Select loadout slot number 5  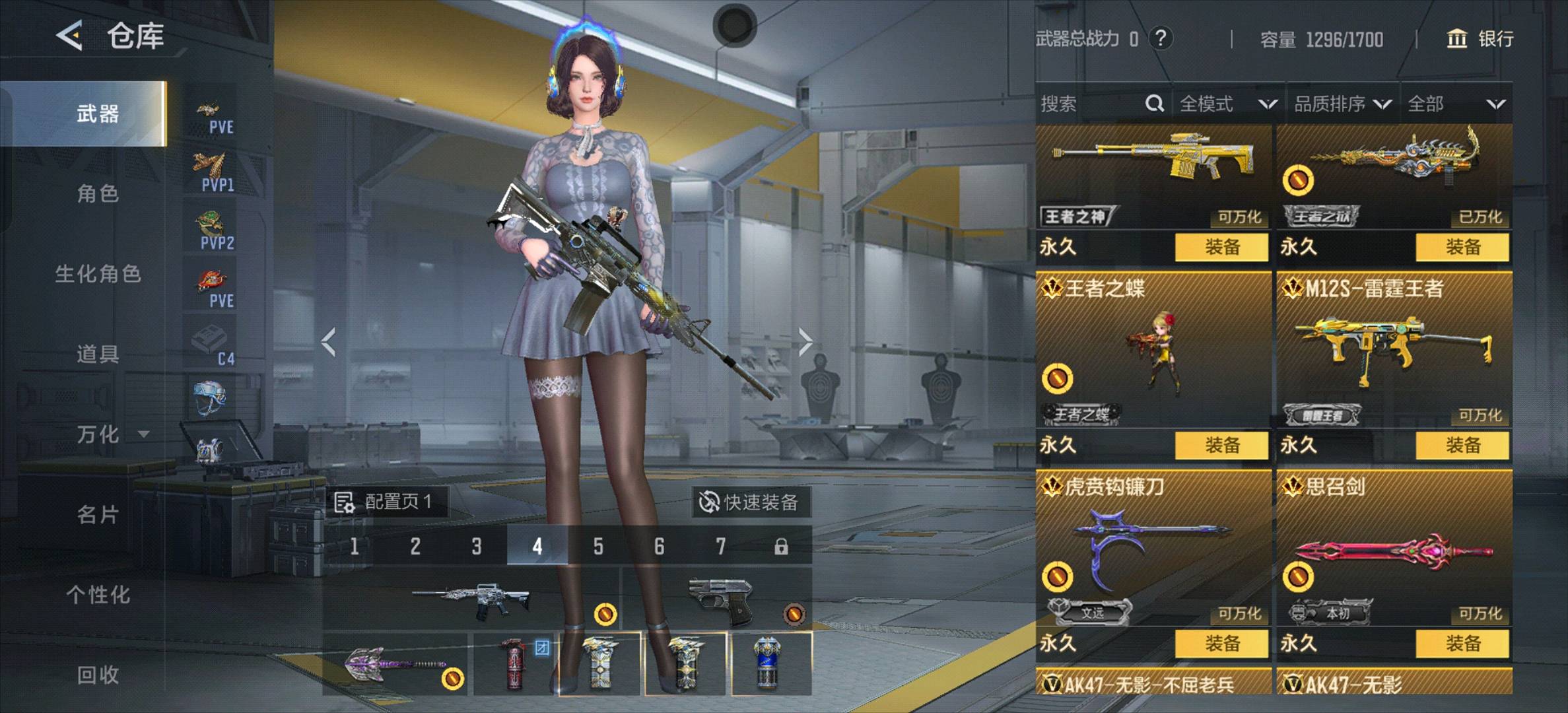(x=598, y=546)
